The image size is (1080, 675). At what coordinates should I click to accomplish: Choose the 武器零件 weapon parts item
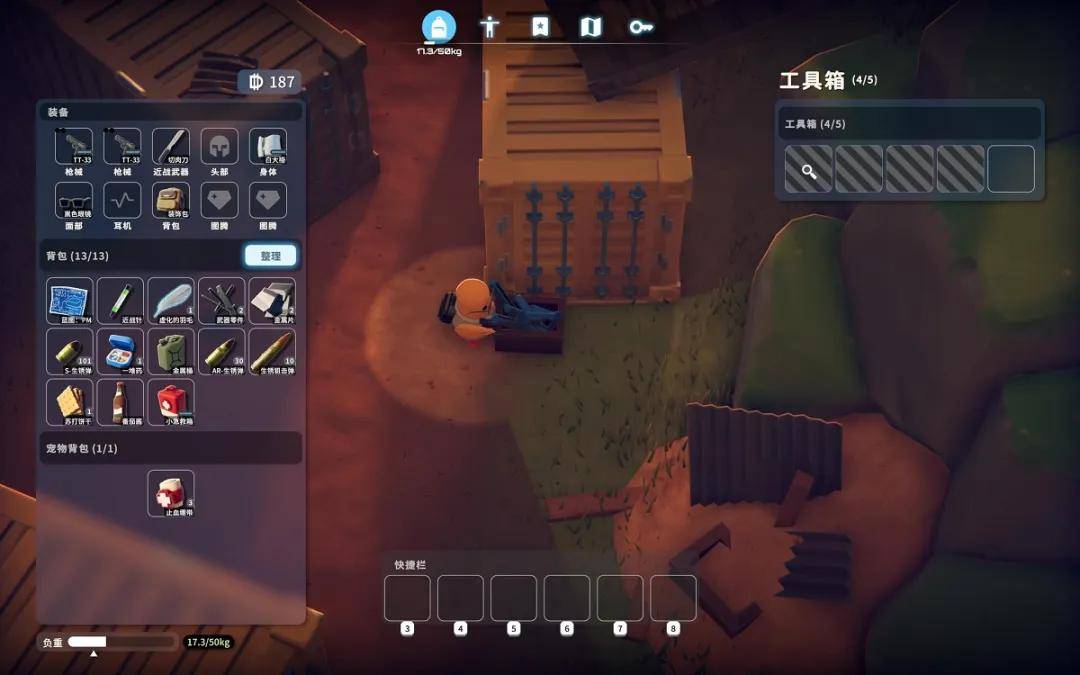tap(221, 301)
